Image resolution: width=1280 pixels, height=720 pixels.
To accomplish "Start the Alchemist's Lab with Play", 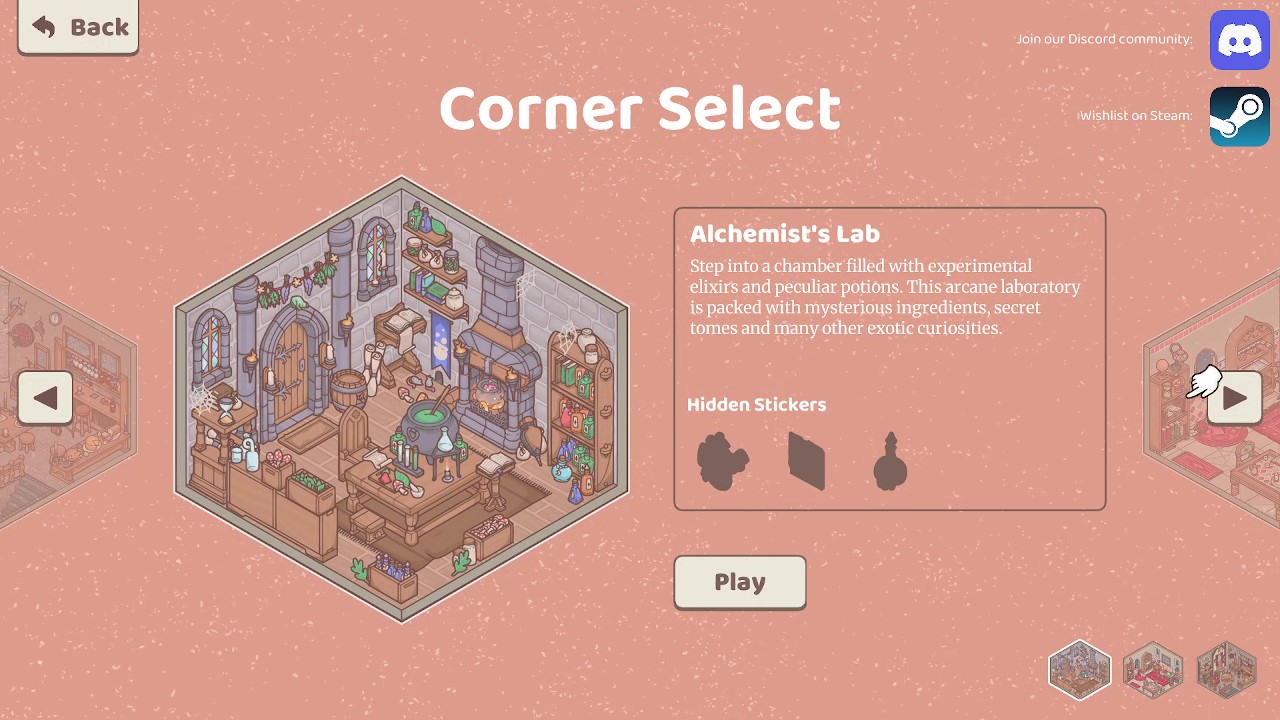I will 740,582.
